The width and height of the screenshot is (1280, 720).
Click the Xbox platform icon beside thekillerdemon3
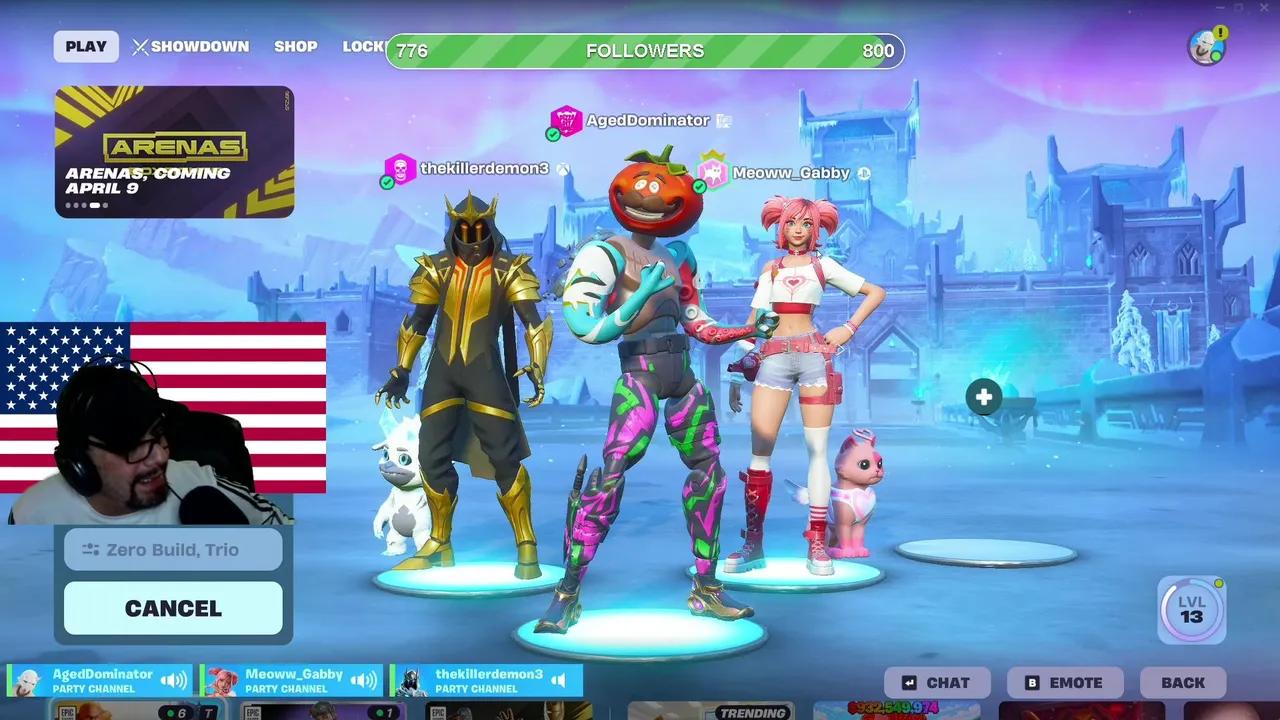[563, 169]
